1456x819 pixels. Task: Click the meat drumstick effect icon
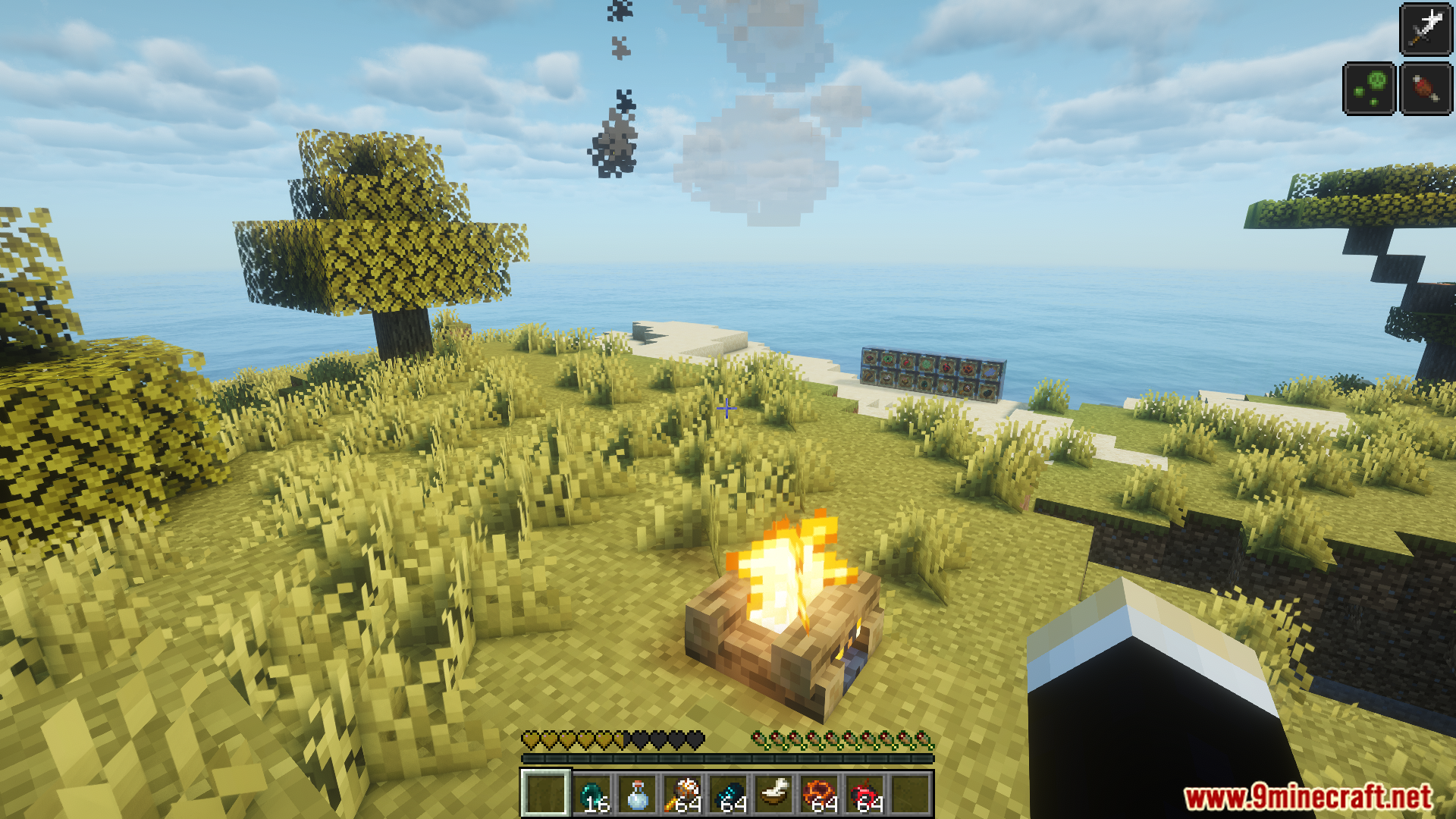tap(1426, 89)
